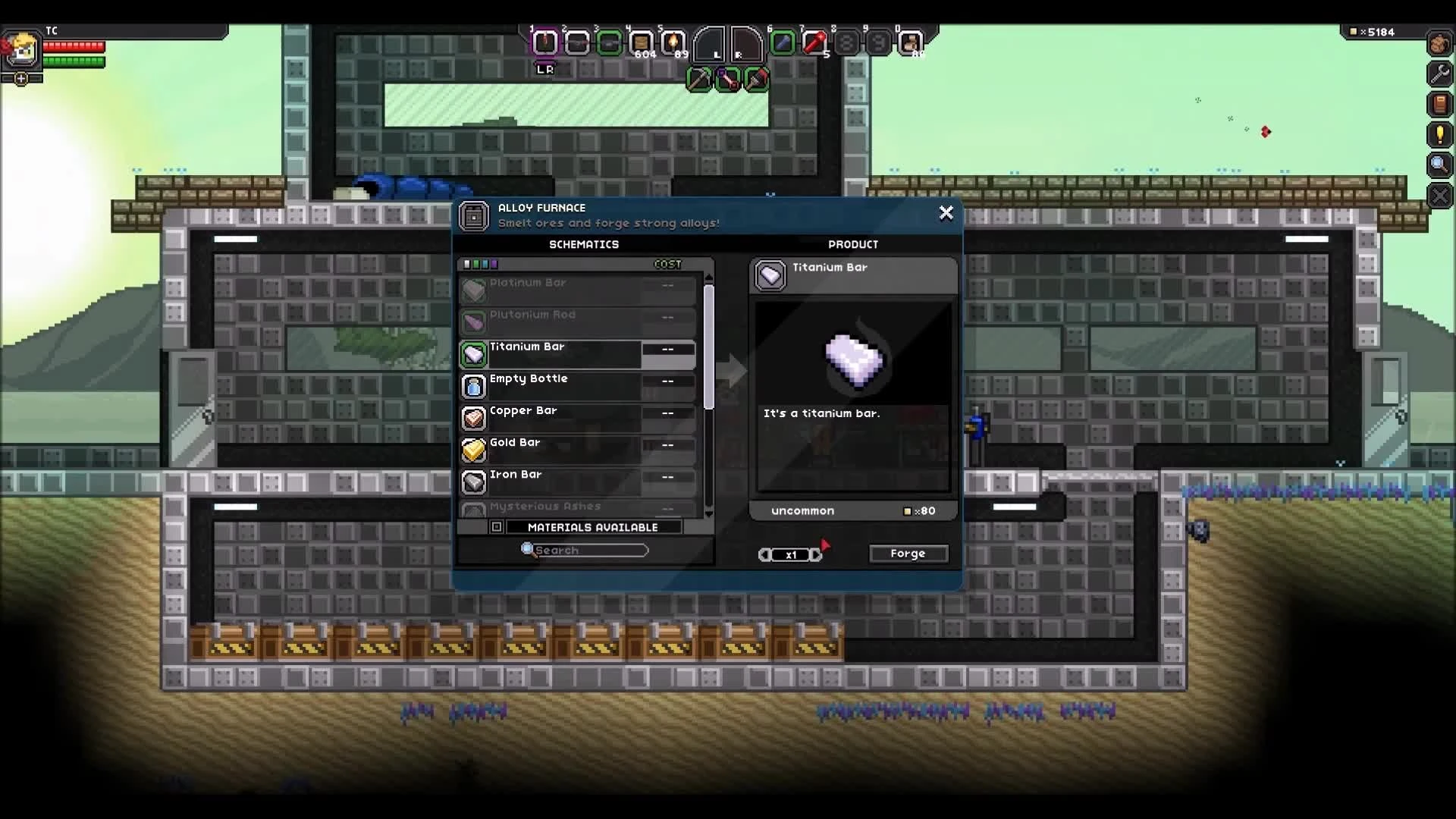The width and height of the screenshot is (1456, 819).
Task: Select the inspect magnifying glass icon
Action: [1439, 165]
